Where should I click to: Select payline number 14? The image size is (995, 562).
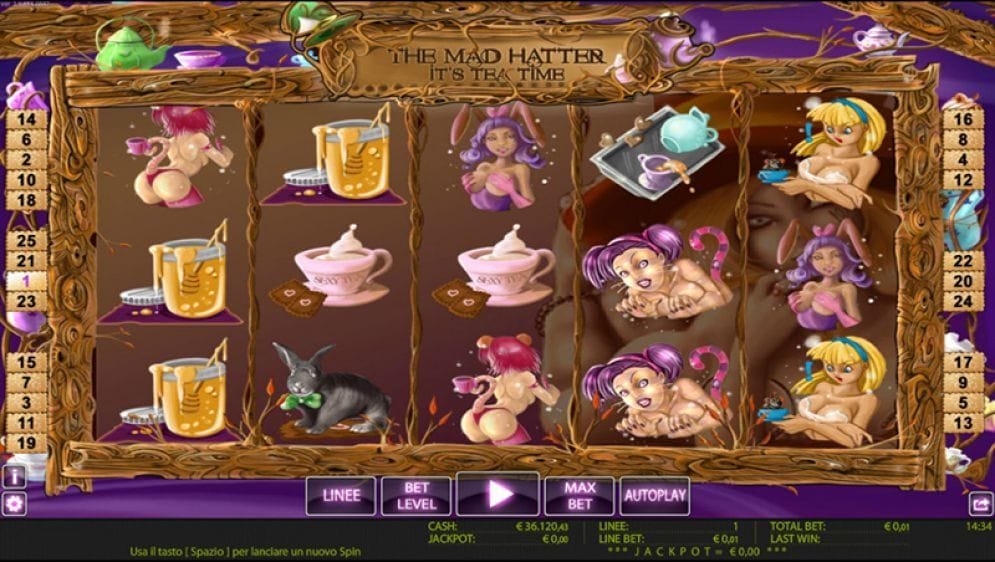tap(27, 119)
